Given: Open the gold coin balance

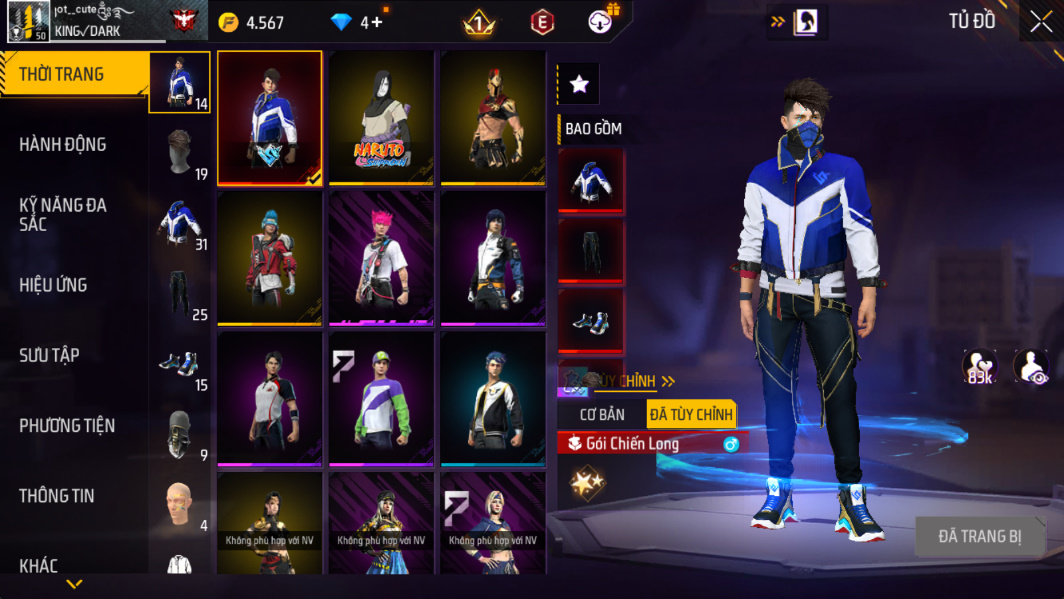Looking at the screenshot, I should point(252,22).
